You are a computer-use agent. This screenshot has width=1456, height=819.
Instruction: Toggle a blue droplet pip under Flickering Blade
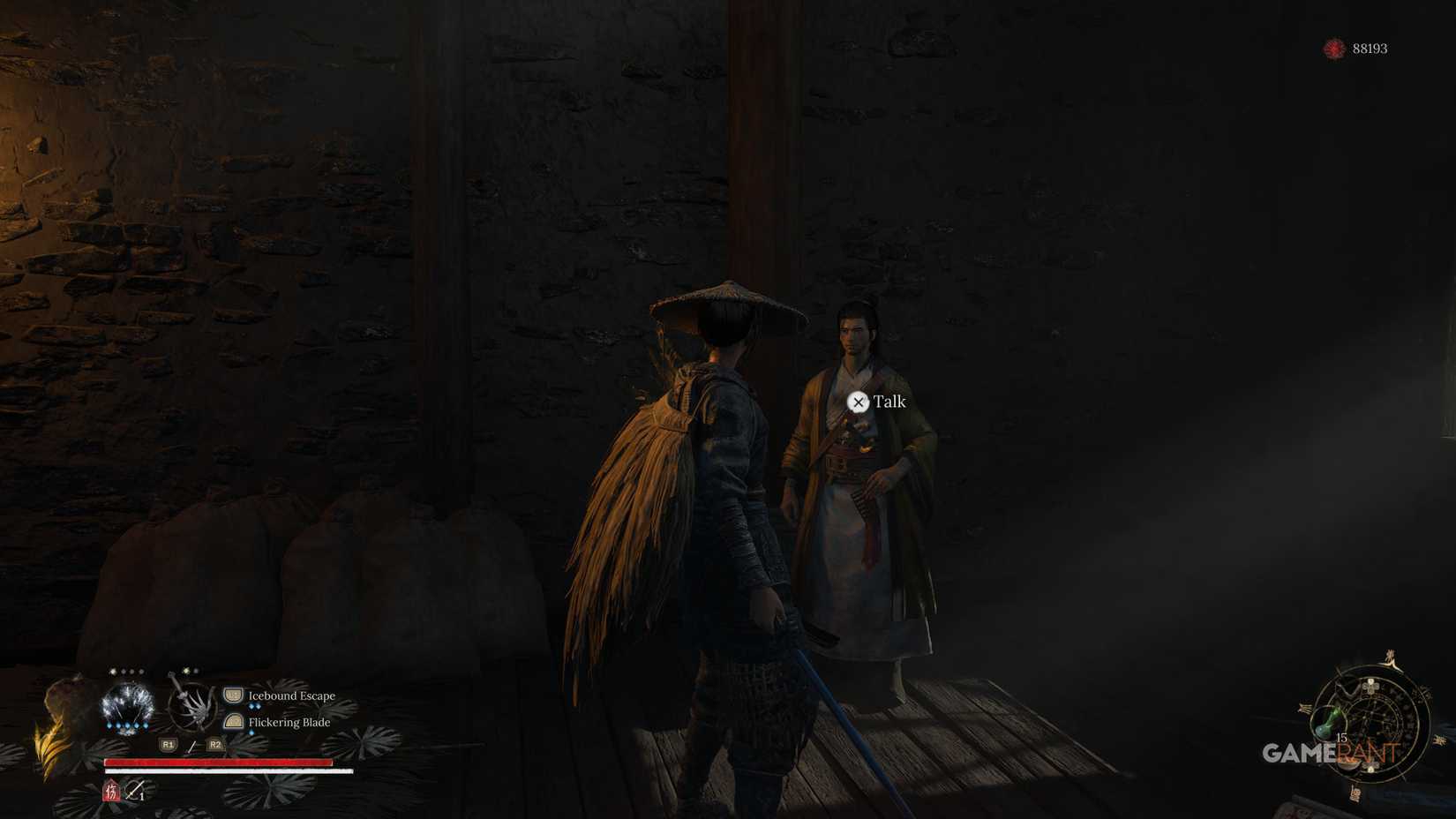(251, 733)
